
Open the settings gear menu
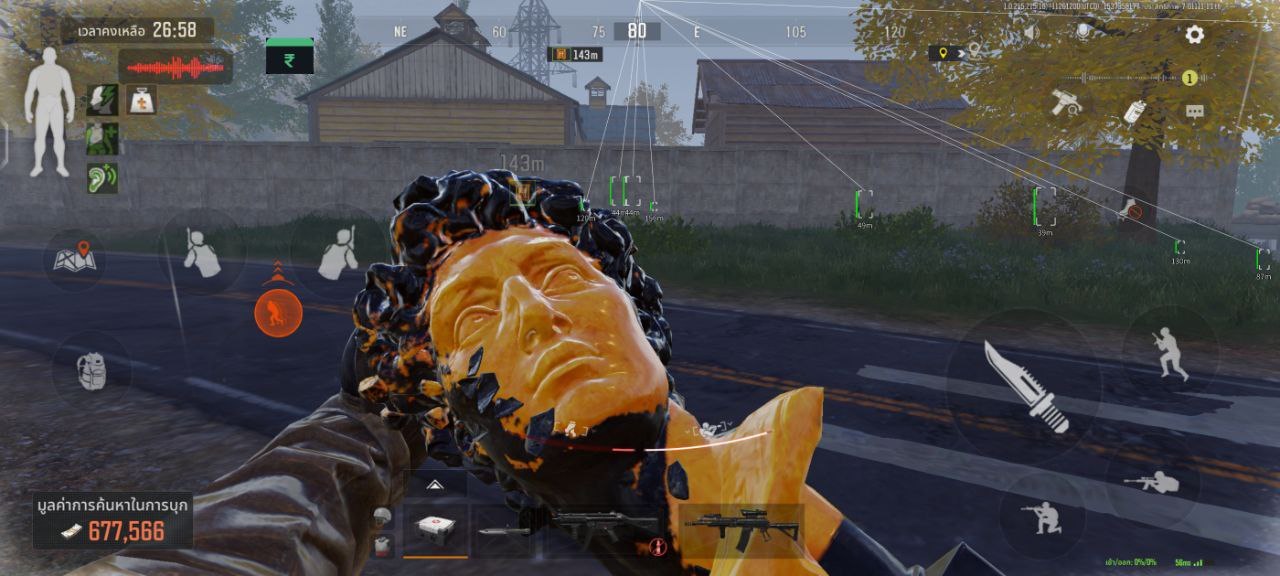point(1194,35)
